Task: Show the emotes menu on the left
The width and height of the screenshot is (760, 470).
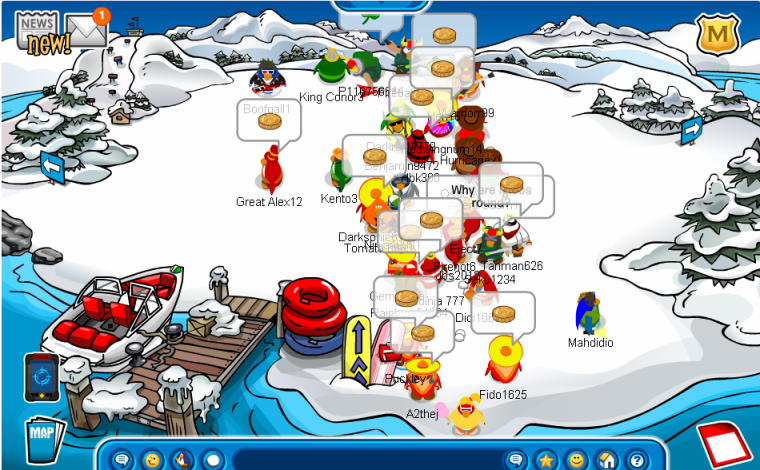Action: pyautogui.click(x=152, y=460)
